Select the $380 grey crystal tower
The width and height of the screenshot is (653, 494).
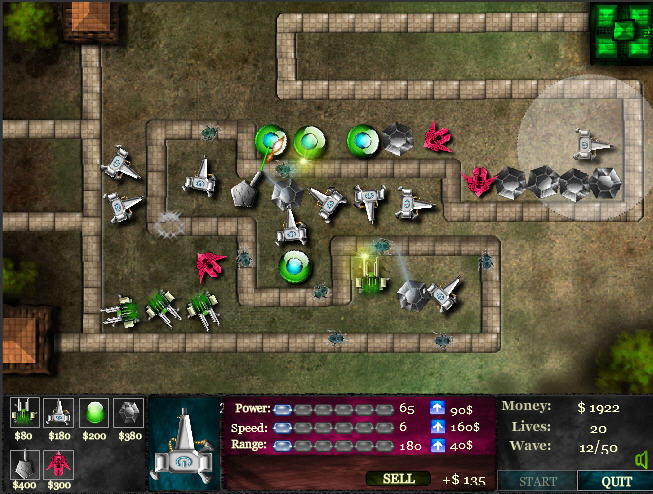[x=129, y=414]
